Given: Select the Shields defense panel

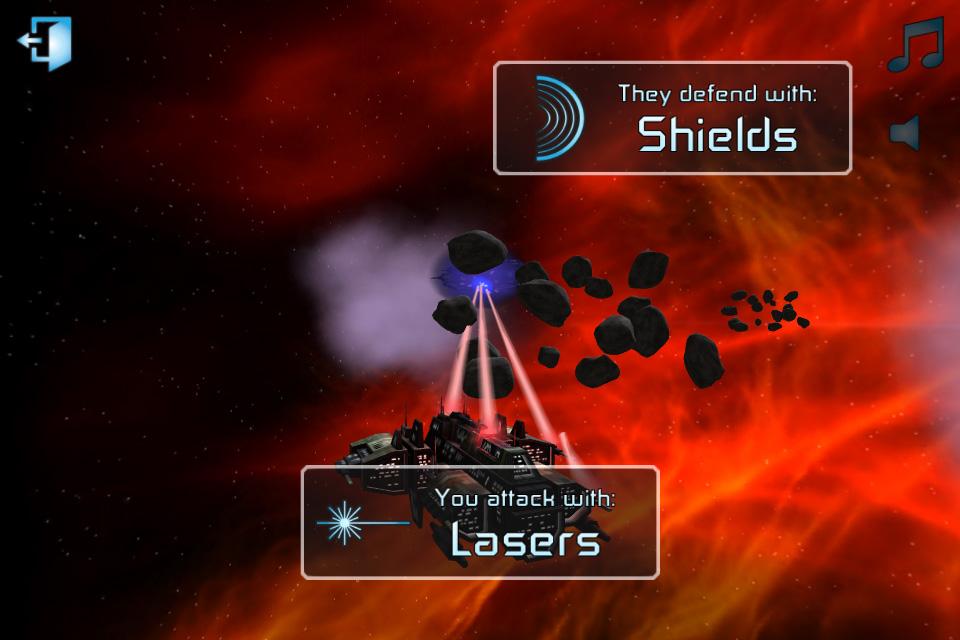Looking at the screenshot, I should pos(672,118).
